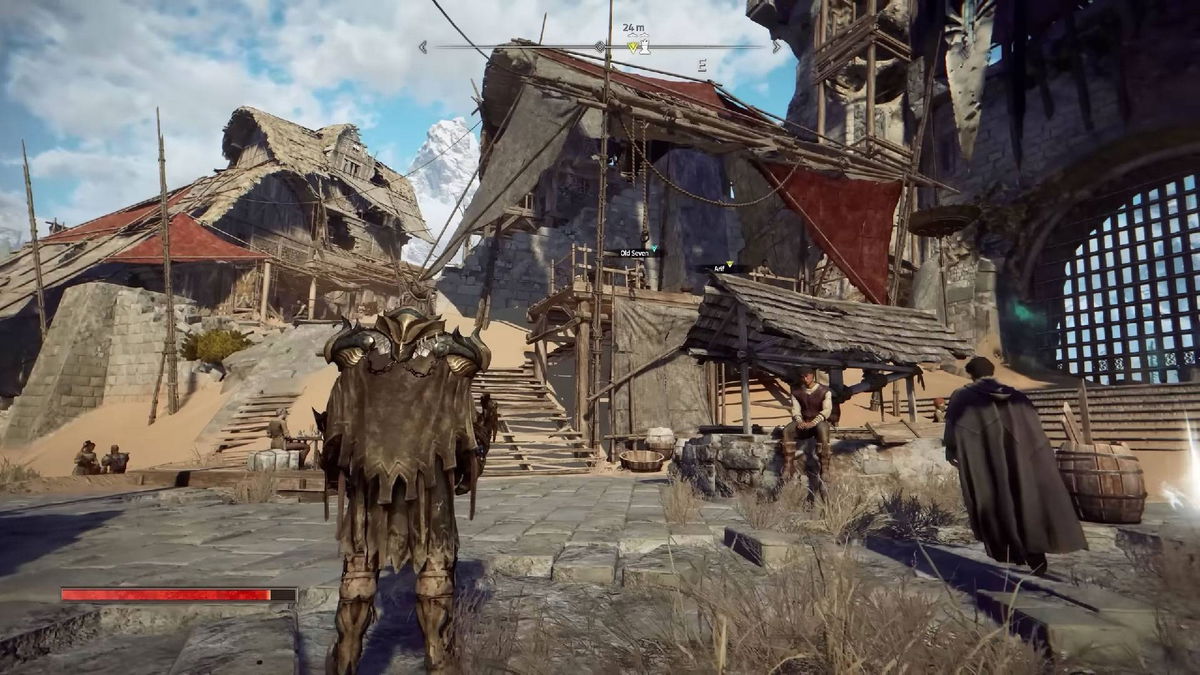Select the white tower icon on the compass

click(x=645, y=46)
